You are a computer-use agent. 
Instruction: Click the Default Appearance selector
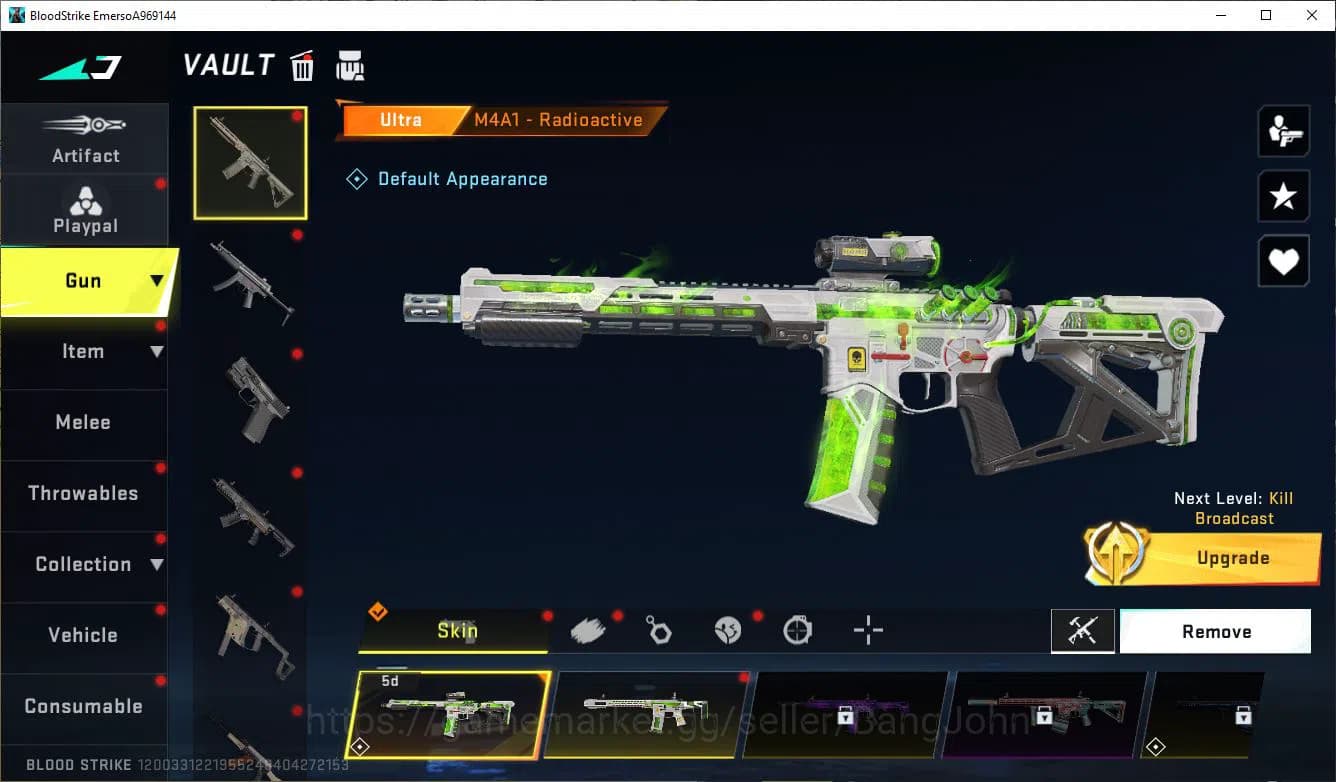coord(448,178)
